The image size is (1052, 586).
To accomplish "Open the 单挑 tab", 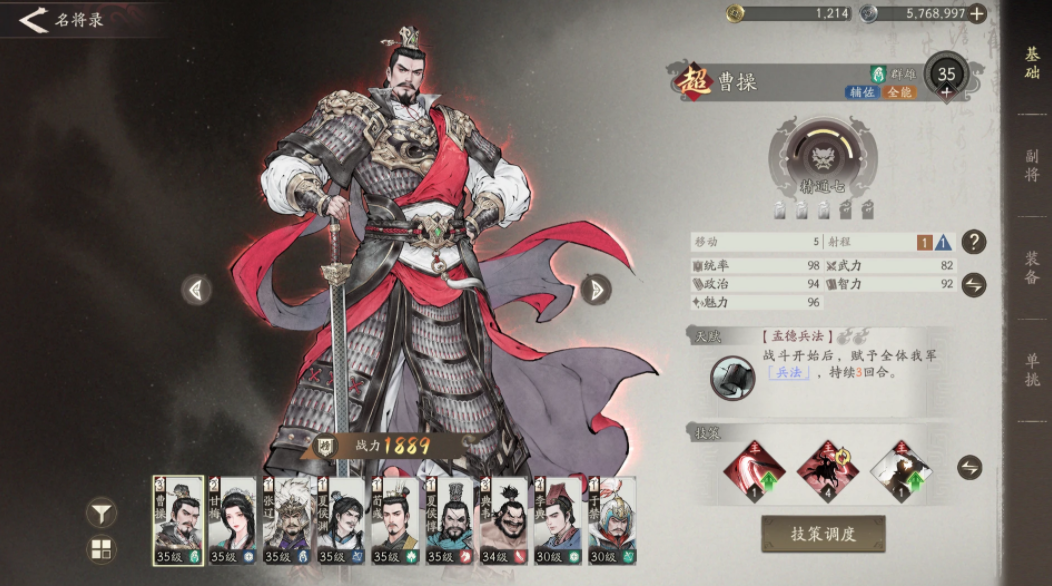I will 1031,370.
